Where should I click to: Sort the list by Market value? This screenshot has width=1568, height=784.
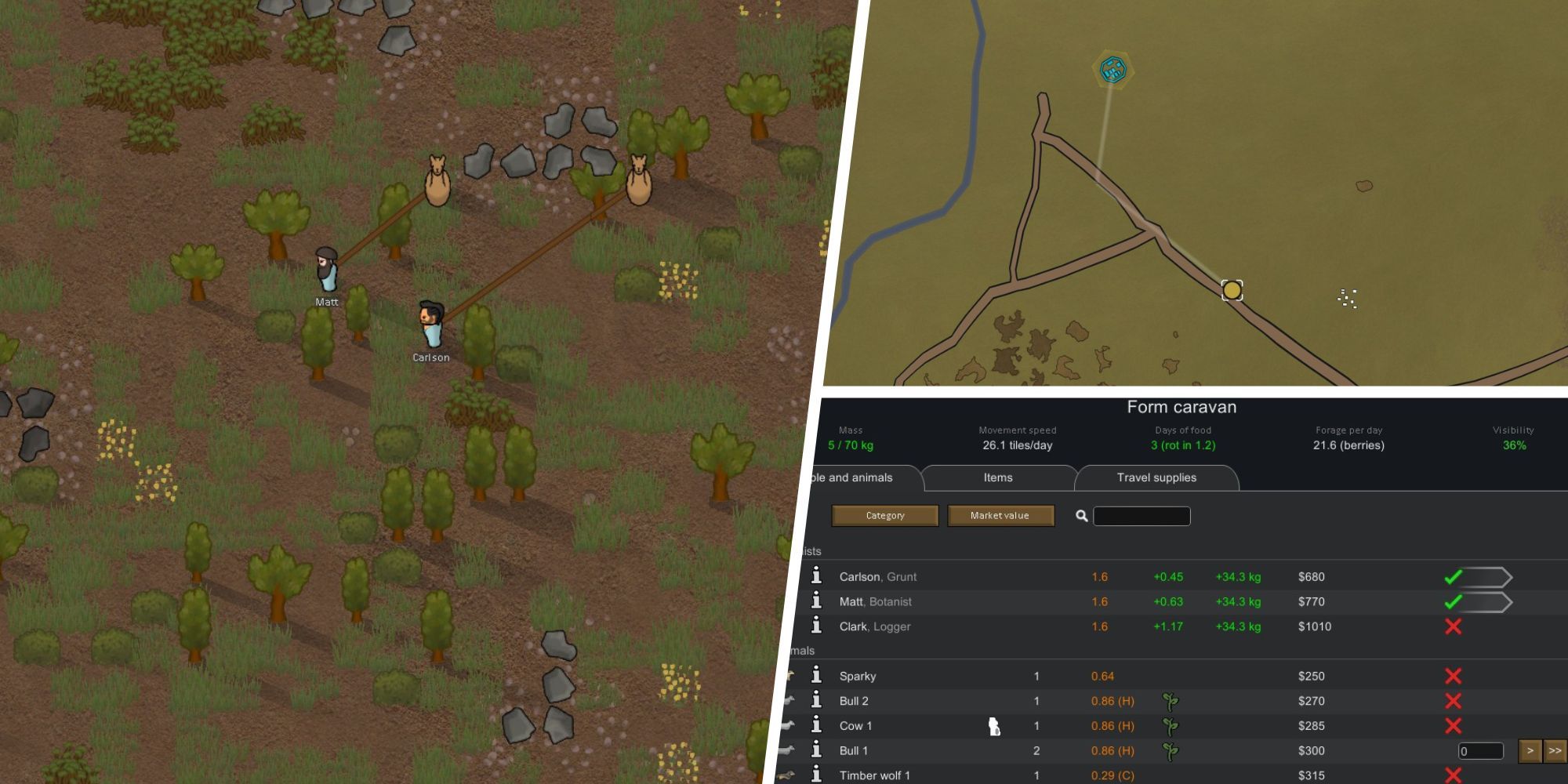coord(1000,515)
